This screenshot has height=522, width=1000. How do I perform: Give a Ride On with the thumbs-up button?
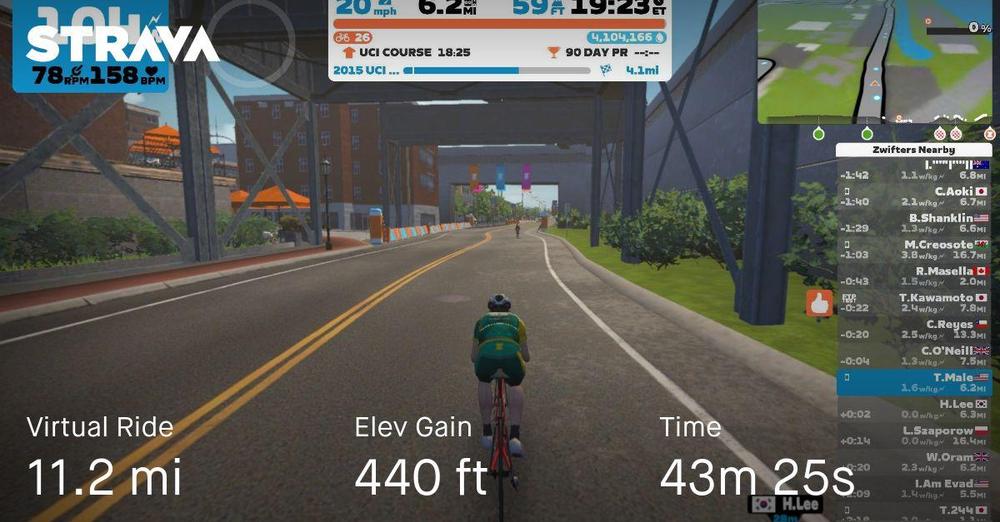(x=820, y=303)
